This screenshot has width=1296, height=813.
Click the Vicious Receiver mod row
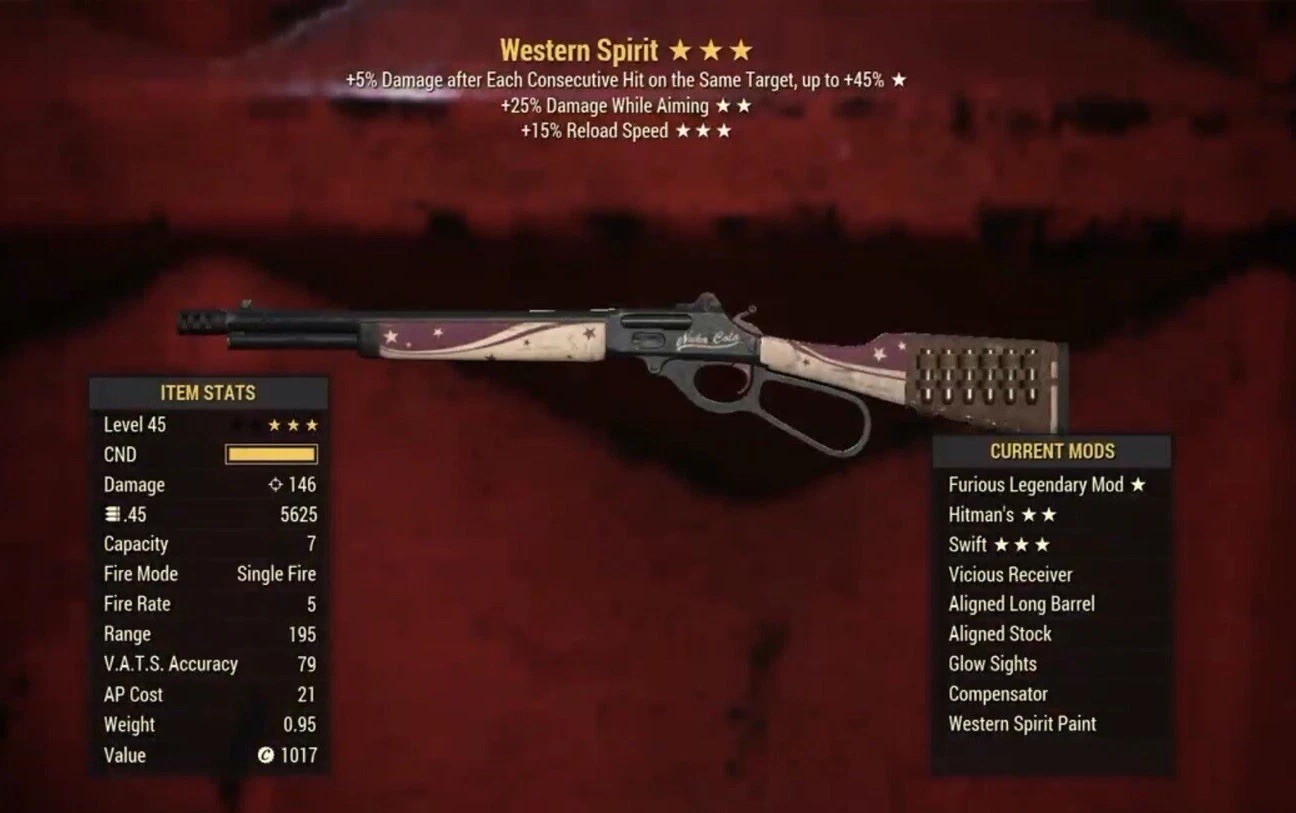tap(1010, 575)
